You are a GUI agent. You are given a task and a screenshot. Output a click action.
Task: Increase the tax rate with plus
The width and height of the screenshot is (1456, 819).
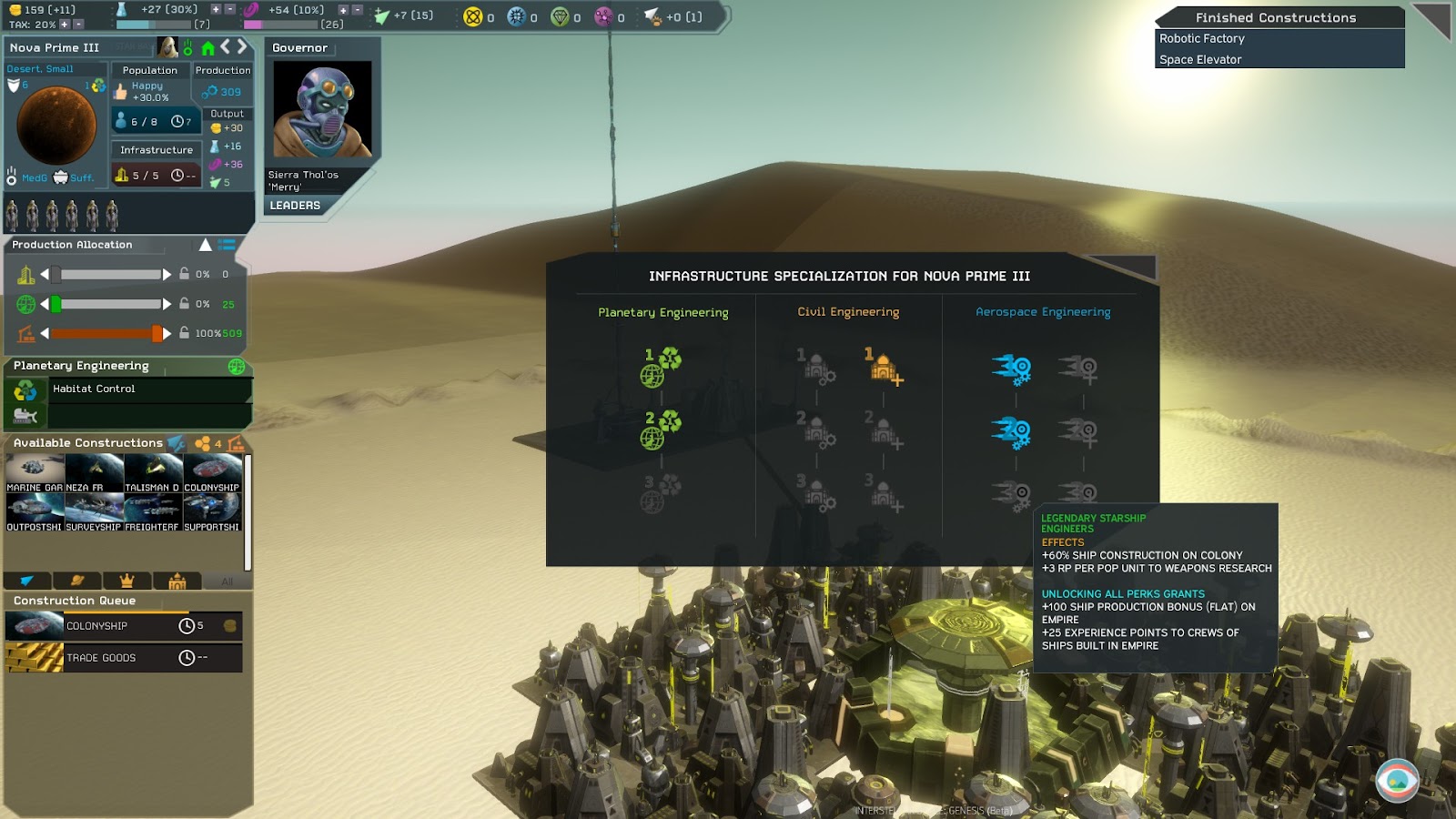(x=65, y=25)
